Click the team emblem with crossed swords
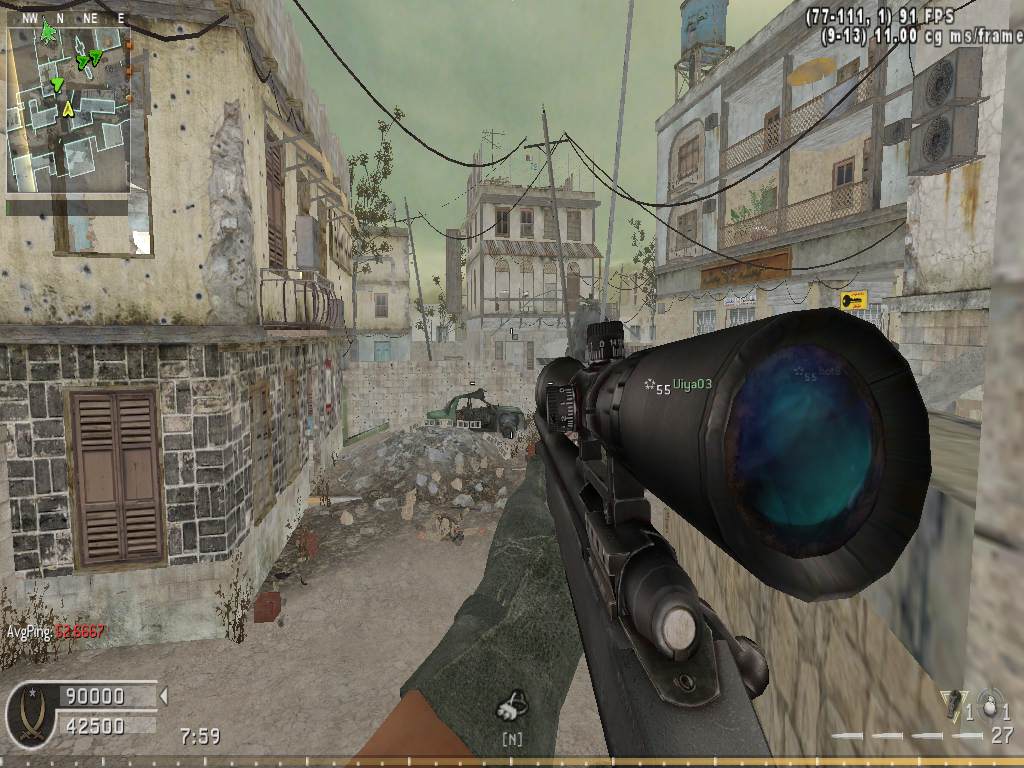The width and height of the screenshot is (1024, 768). (x=29, y=713)
